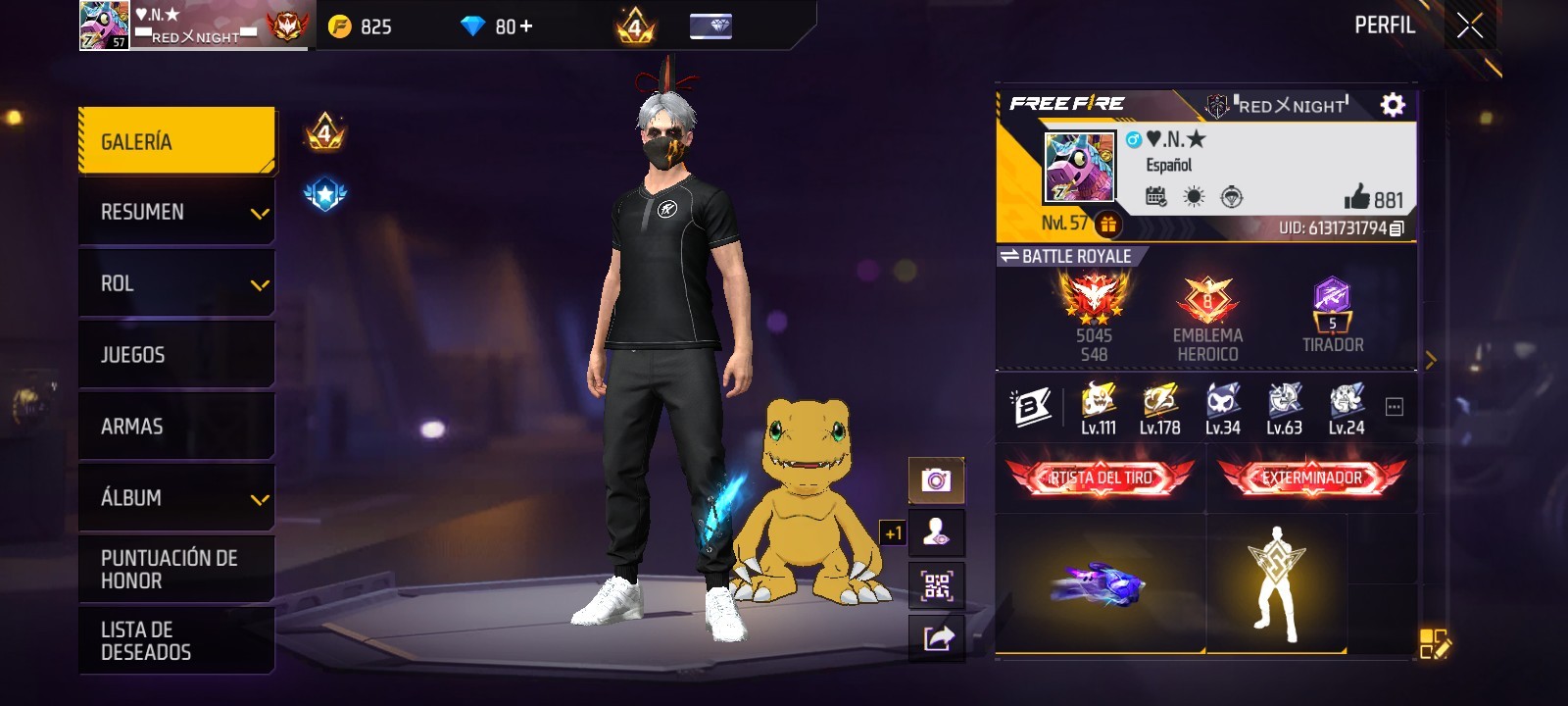This screenshot has height=706, width=1568.
Task: Expand the ROL section
Action: pos(176,283)
